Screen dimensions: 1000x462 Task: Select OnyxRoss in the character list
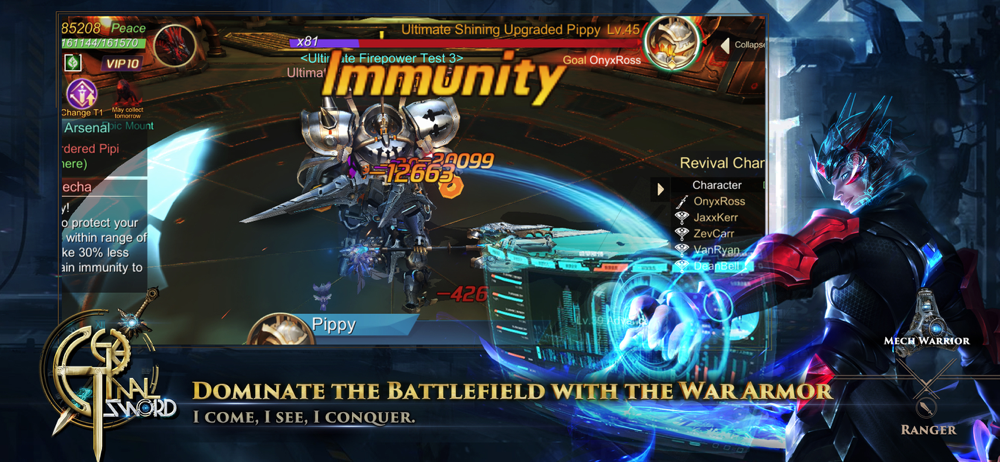coord(720,202)
